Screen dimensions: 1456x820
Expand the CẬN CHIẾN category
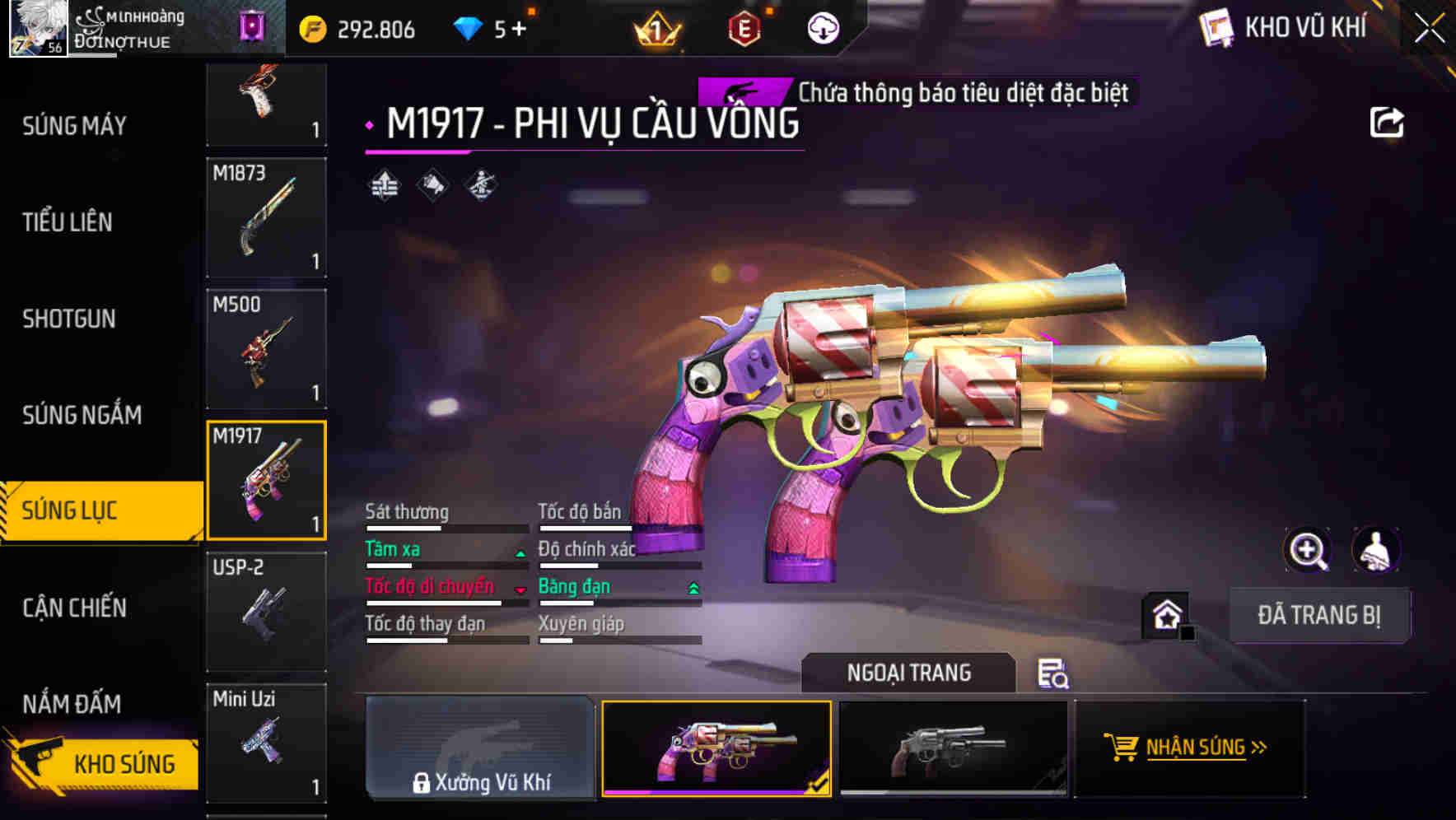[x=76, y=608]
